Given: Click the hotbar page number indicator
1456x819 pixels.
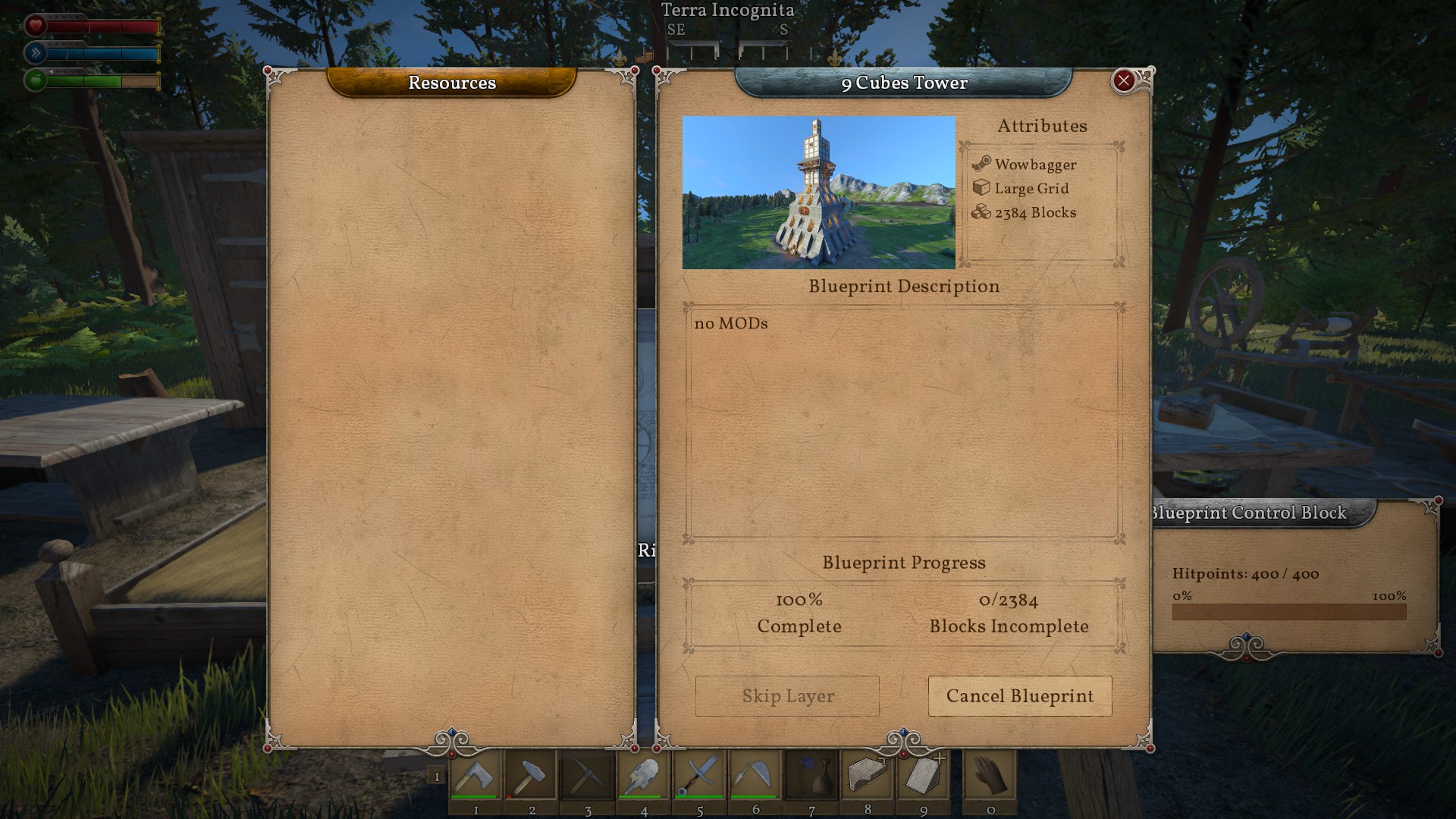Looking at the screenshot, I should (437, 777).
